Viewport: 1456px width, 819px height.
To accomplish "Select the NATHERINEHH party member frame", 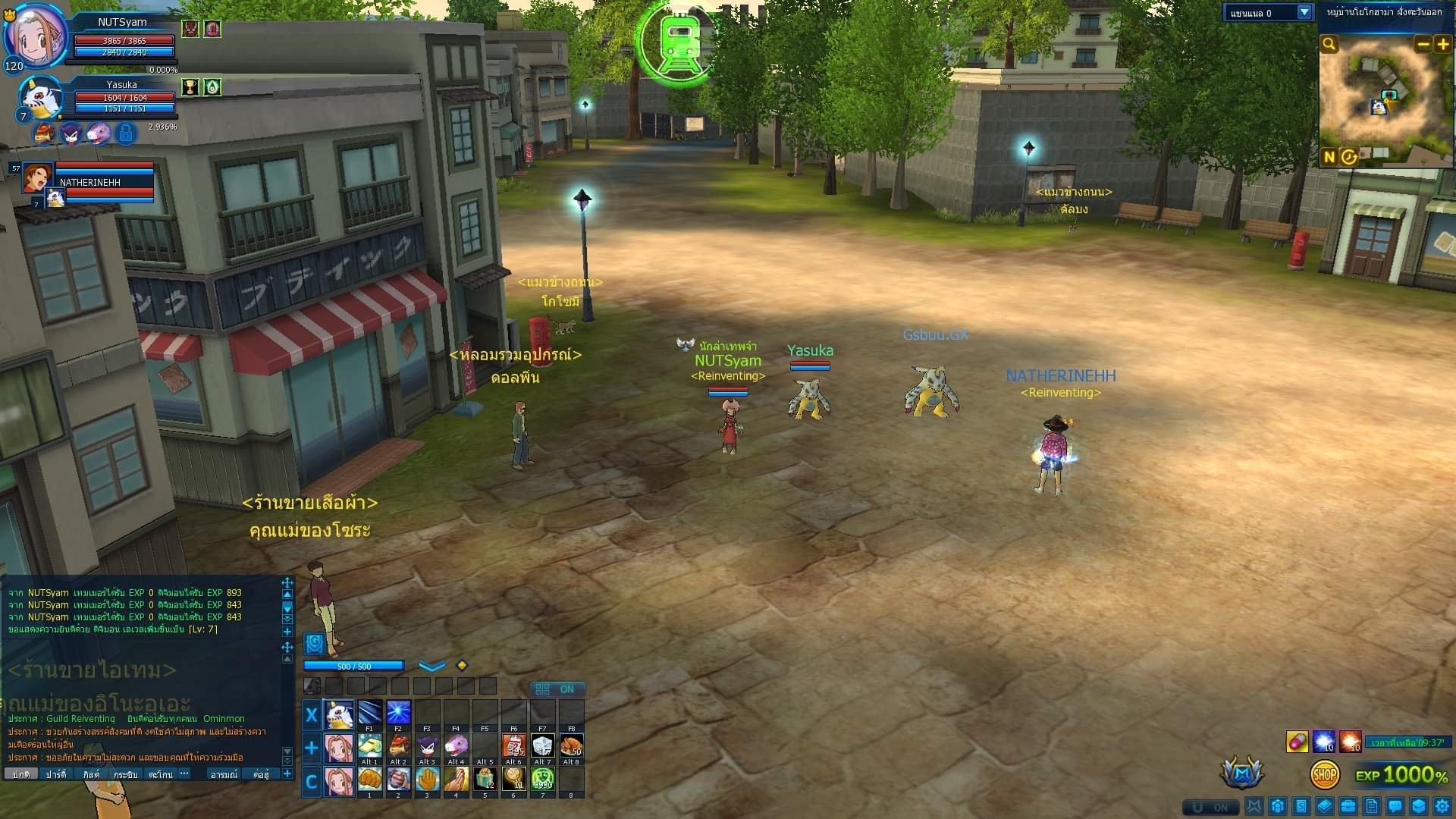I will [x=89, y=183].
